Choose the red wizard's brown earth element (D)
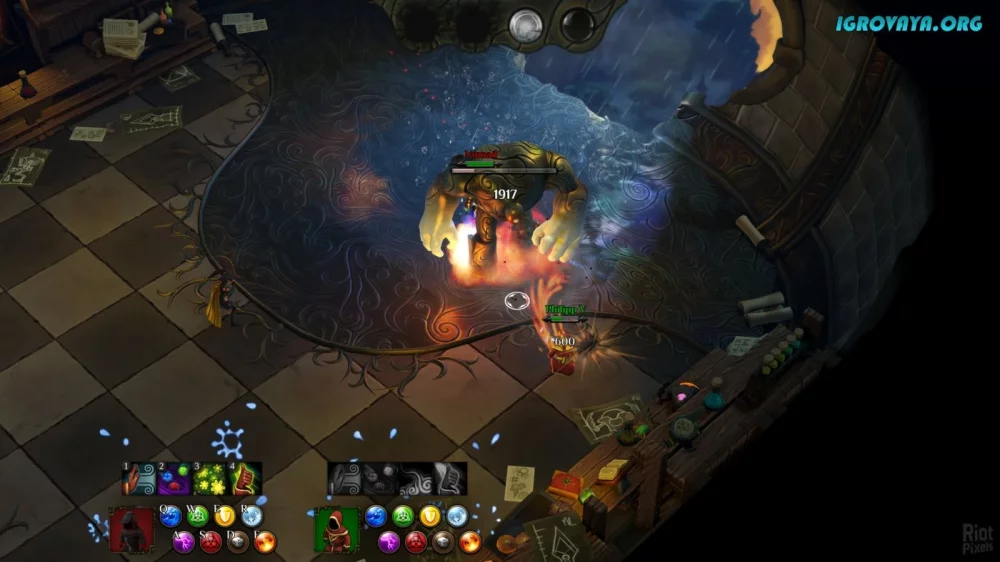The width and height of the screenshot is (1000, 562). [x=238, y=542]
